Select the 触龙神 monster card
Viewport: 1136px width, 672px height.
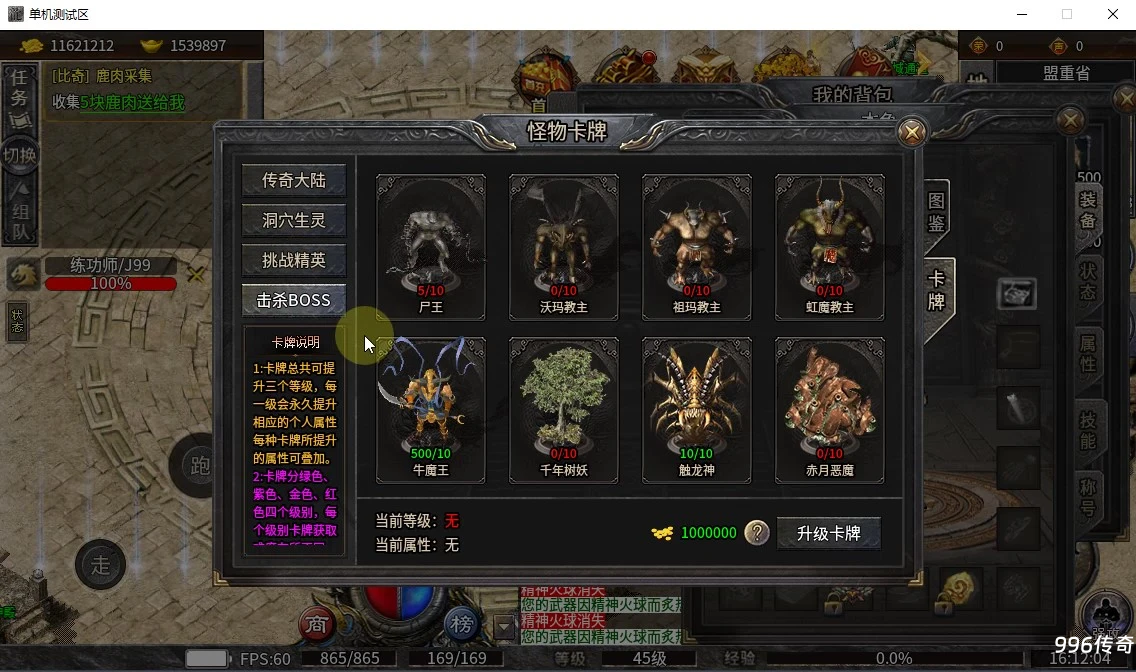point(697,409)
